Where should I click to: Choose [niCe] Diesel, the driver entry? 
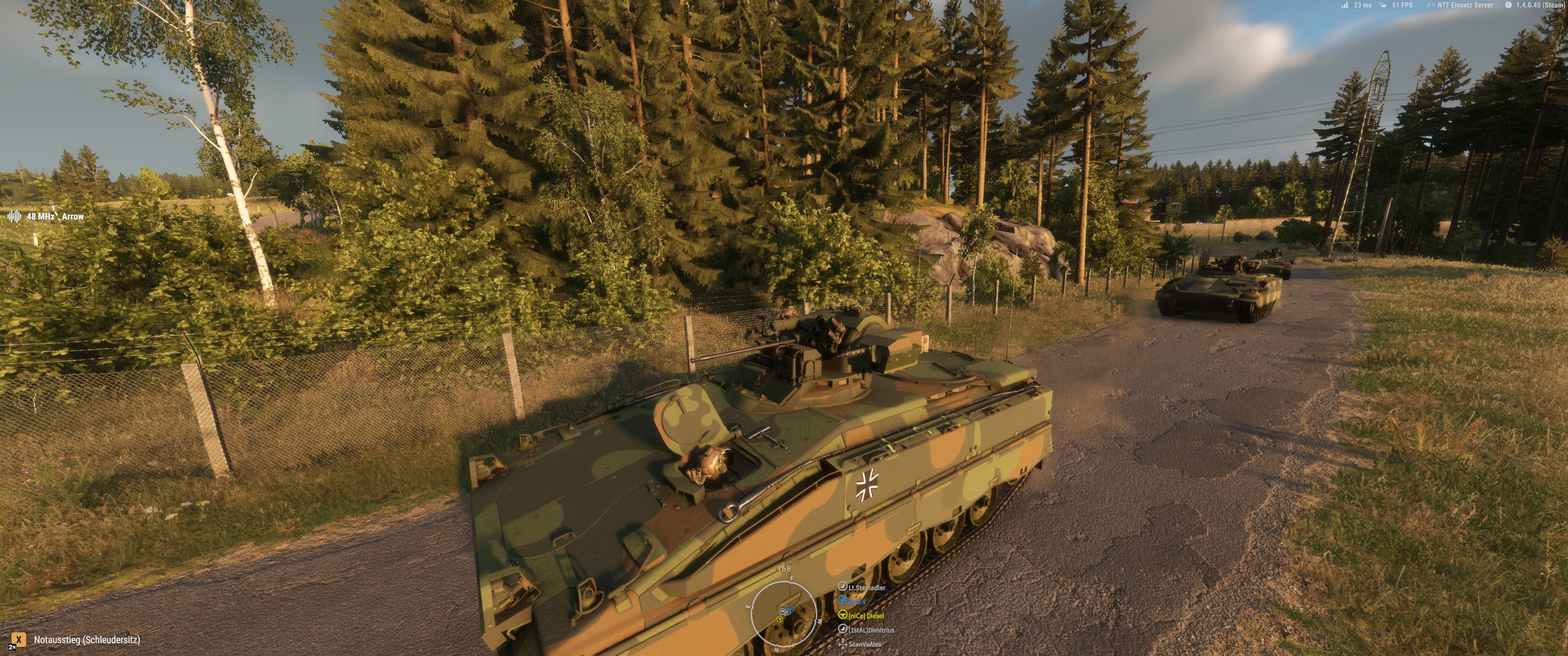click(866, 616)
